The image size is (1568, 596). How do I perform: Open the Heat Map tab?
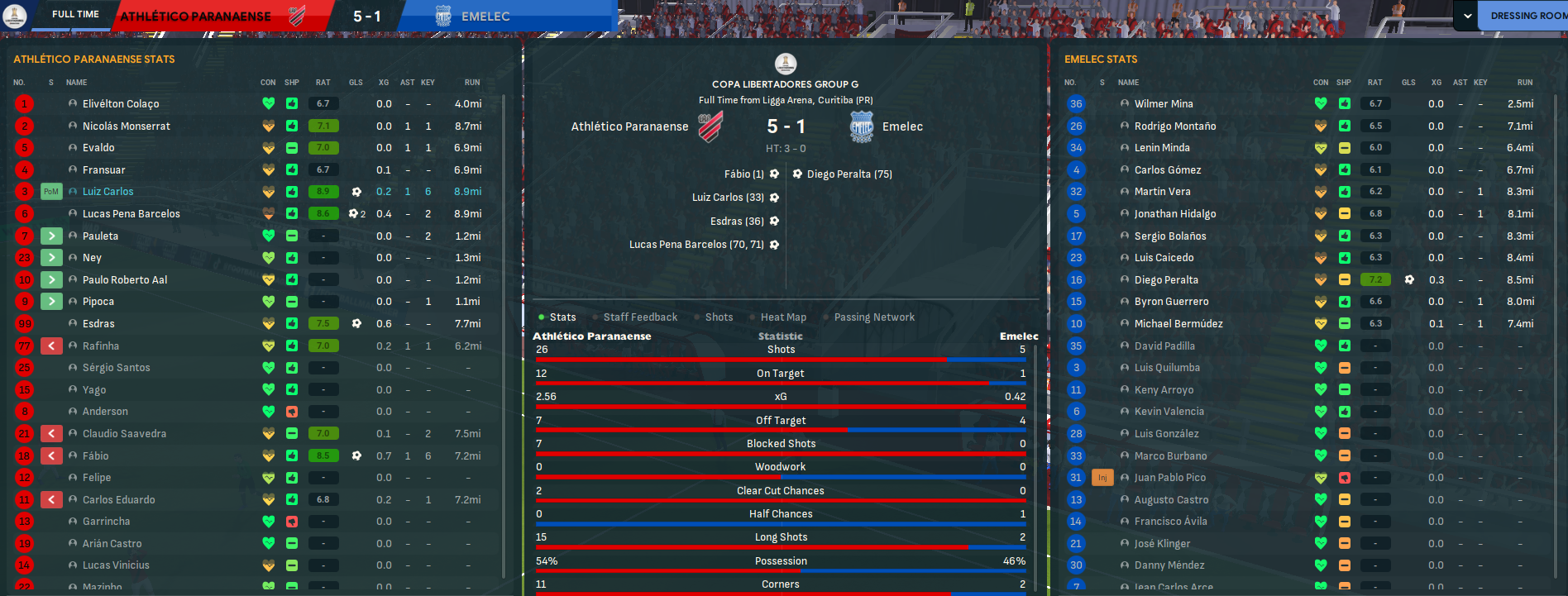click(x=783, y=317)
